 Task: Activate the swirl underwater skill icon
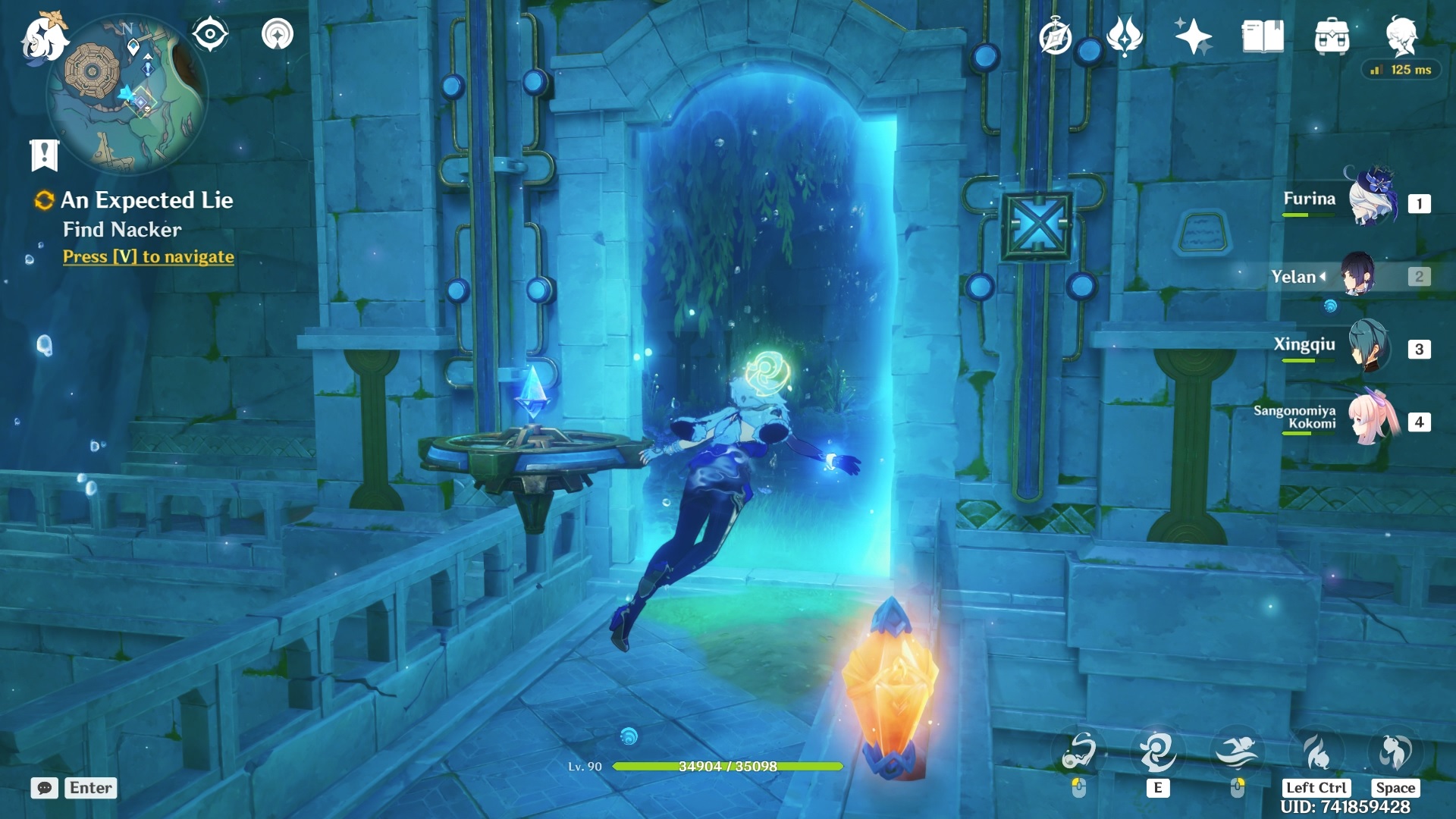(x=1157, y=753)
